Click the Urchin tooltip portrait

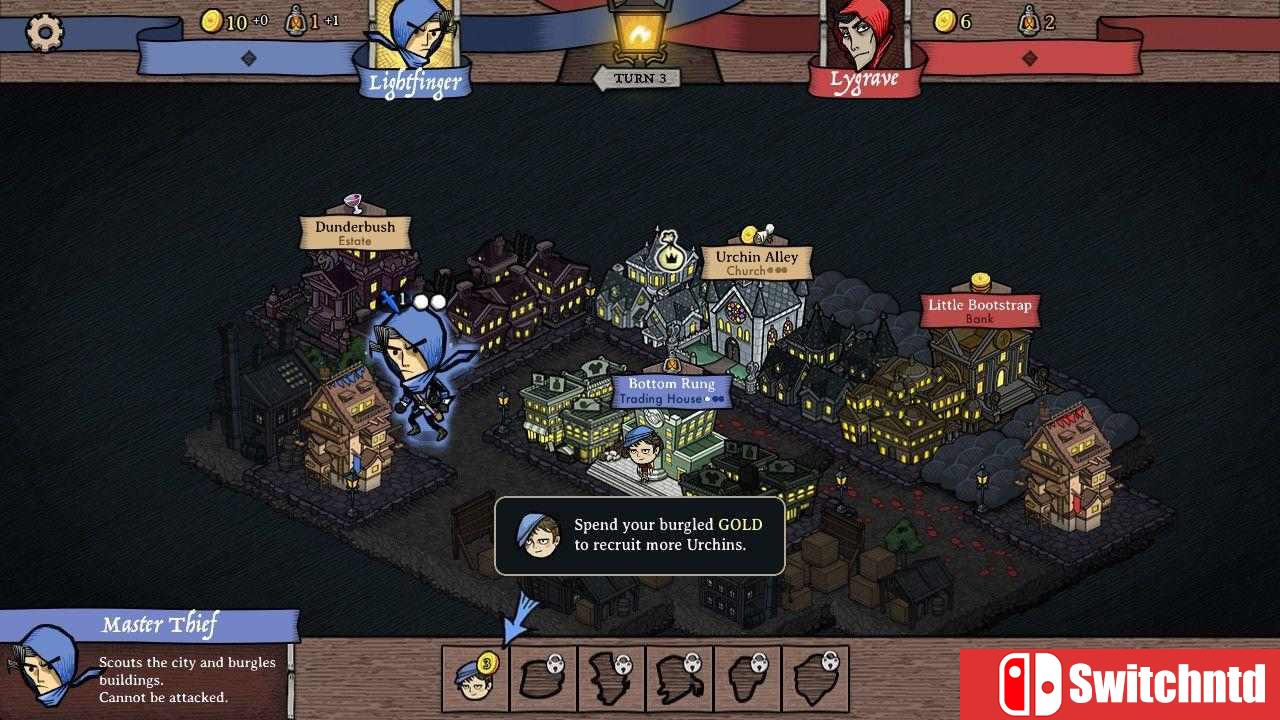[x=536, y=536]
